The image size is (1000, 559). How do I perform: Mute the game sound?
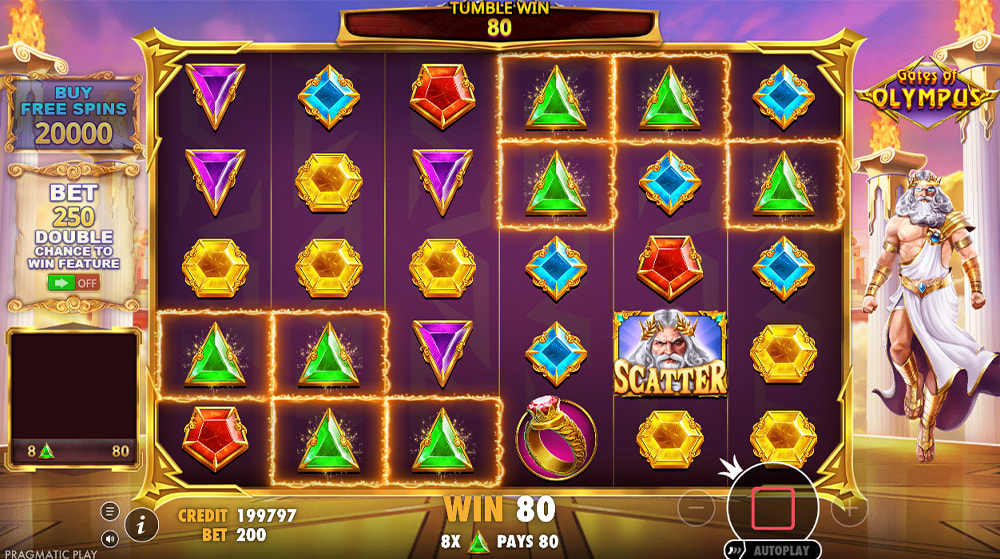pyautogui.click(x=110, y=538)
